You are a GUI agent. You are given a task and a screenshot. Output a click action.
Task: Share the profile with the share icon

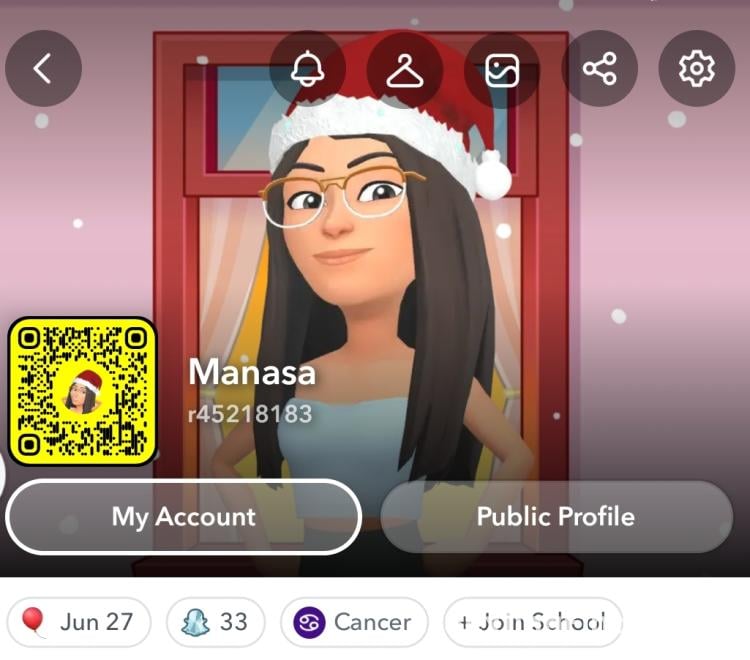tap(599, 68)
